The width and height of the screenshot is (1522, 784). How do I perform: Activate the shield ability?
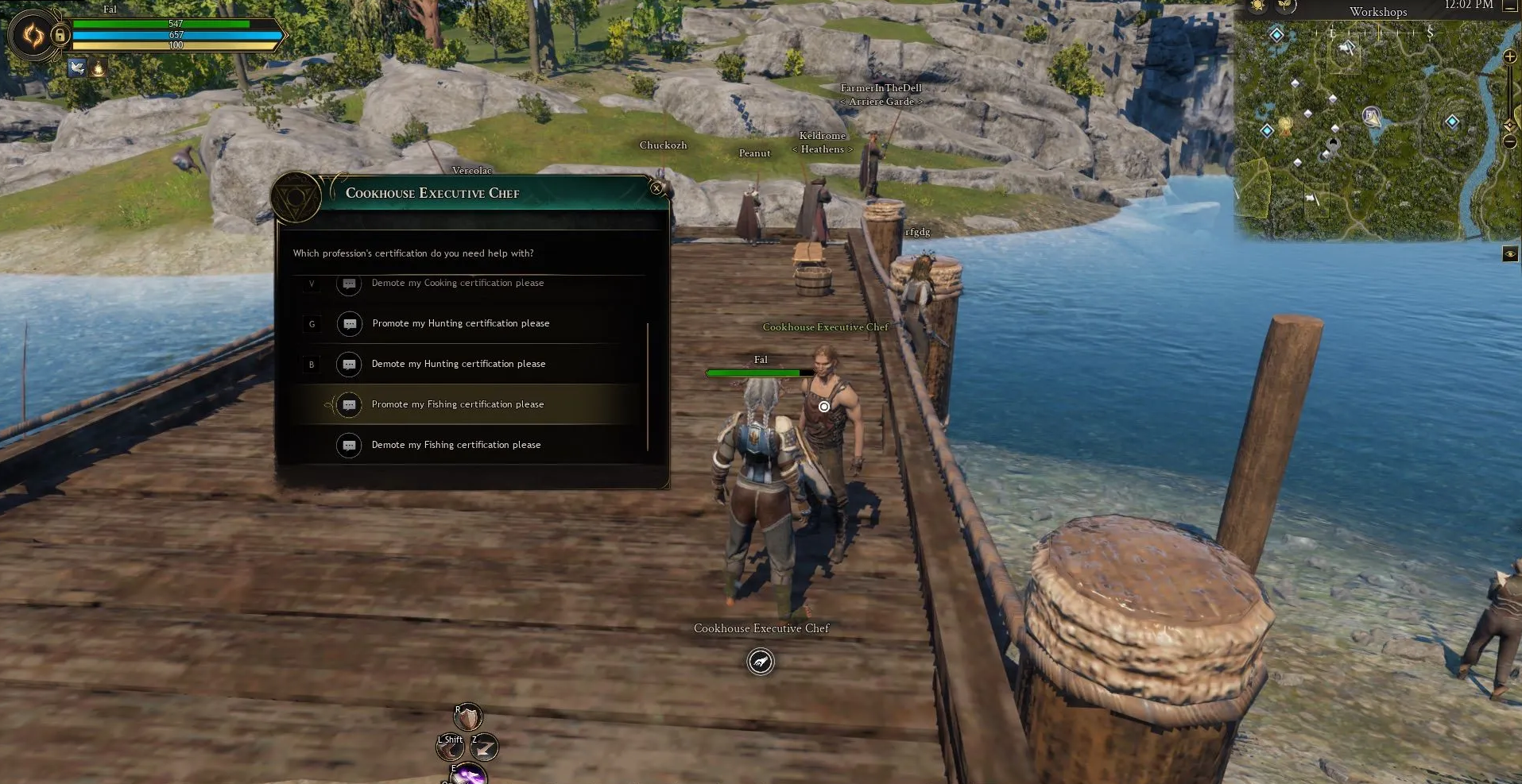click(x=468, y=717)
